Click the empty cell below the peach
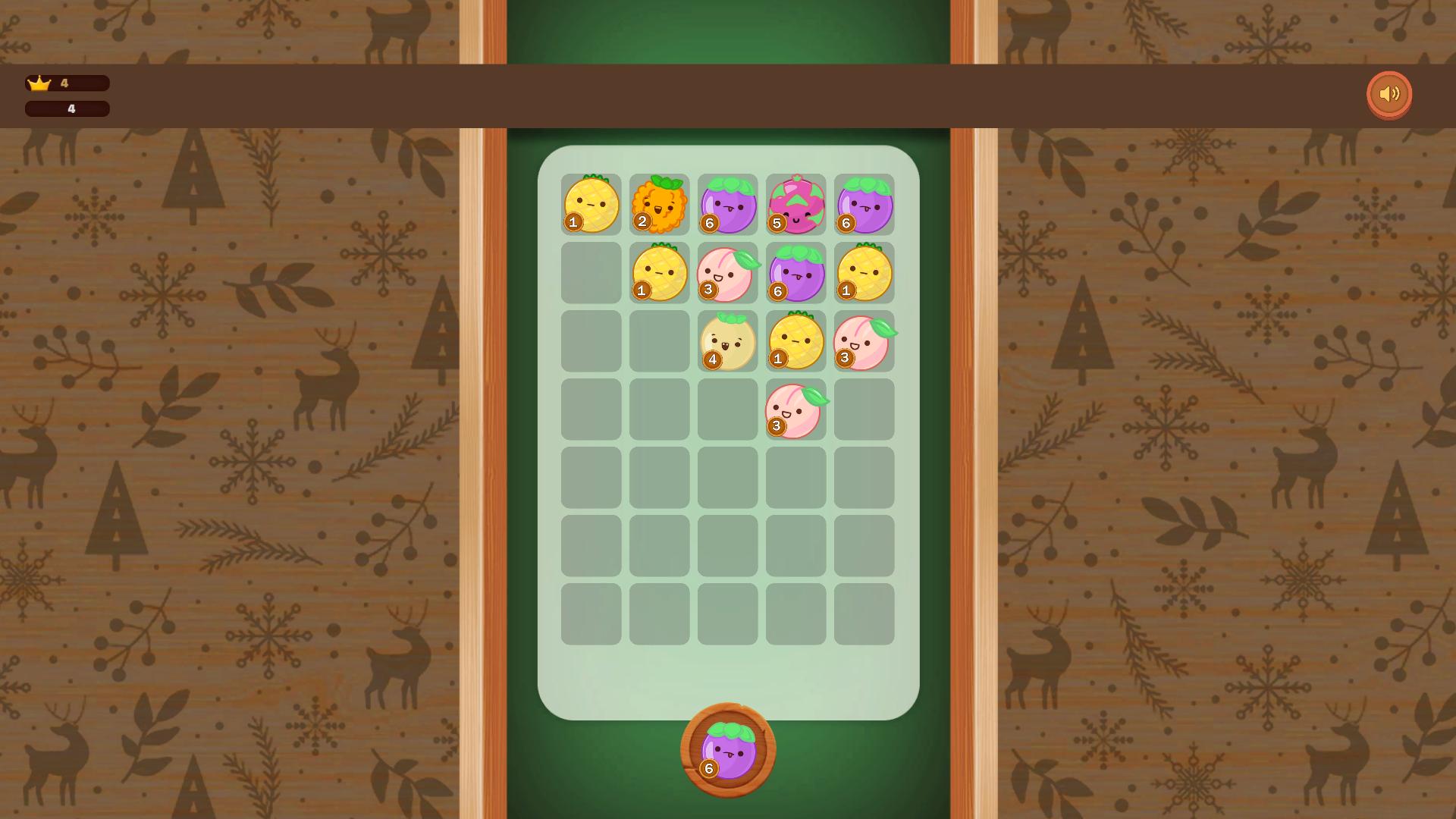 (x=796, y=476)
